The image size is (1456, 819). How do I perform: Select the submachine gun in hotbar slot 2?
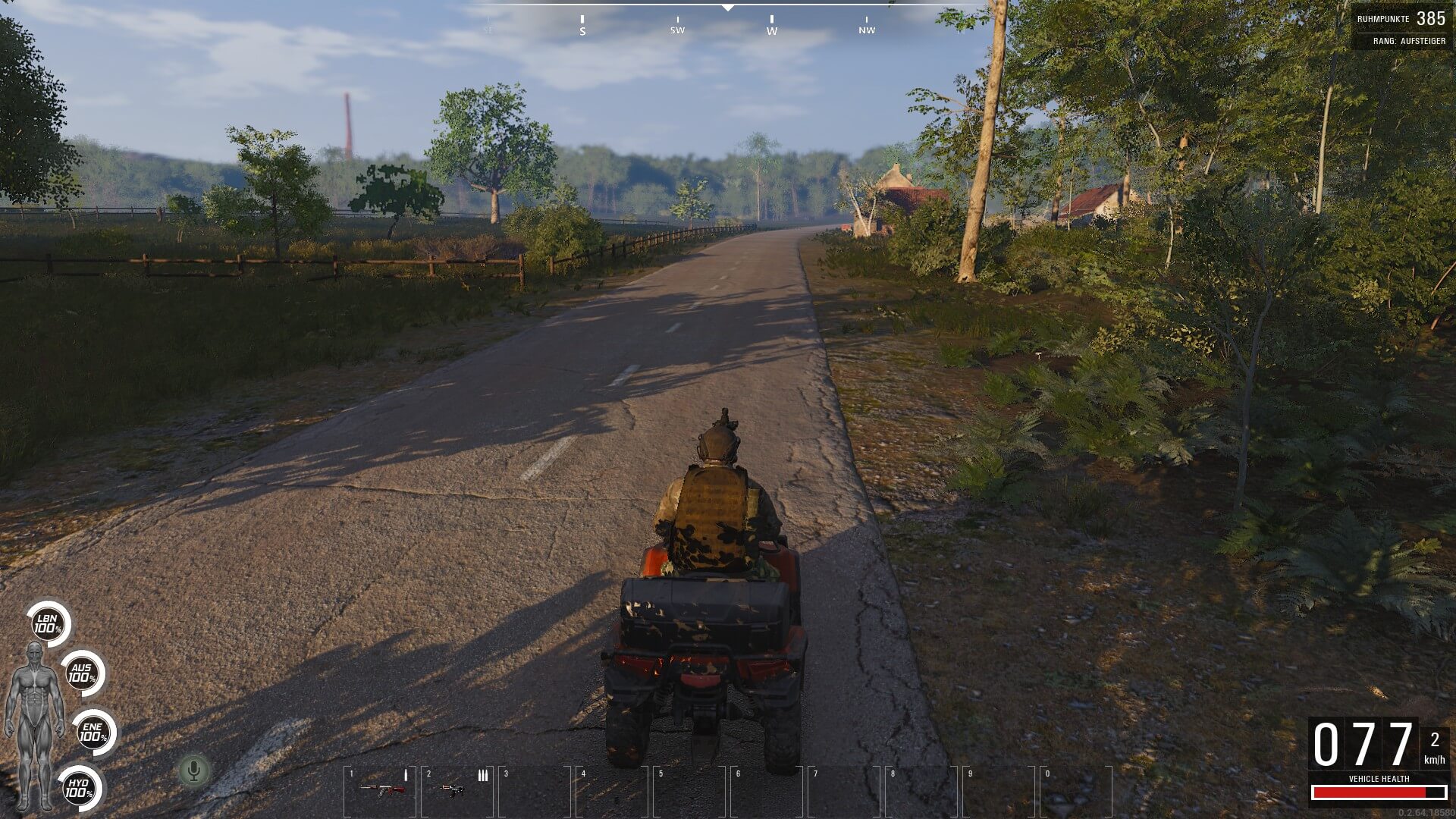[453, 789]
